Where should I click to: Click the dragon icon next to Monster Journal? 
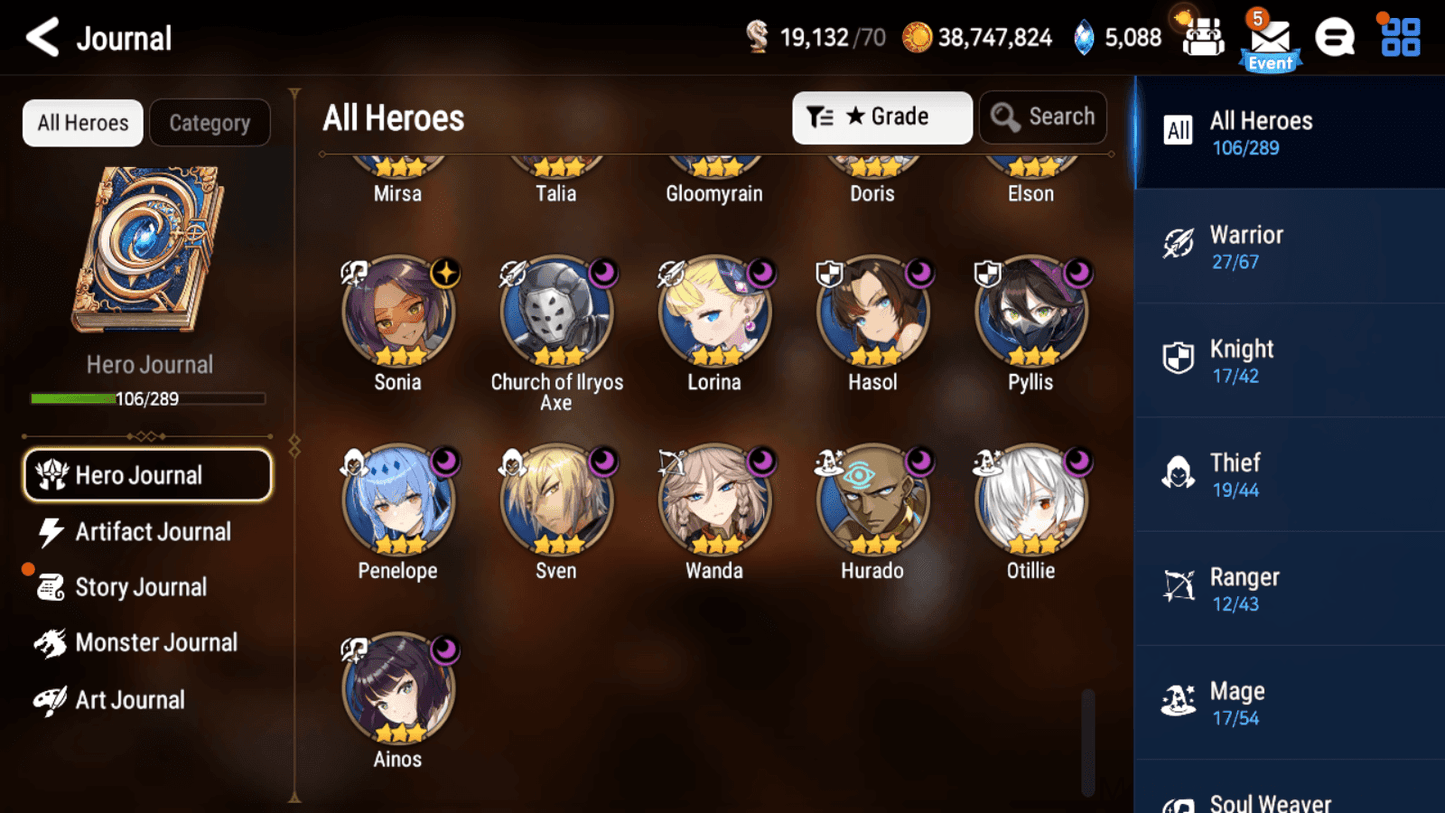[48, 643]
